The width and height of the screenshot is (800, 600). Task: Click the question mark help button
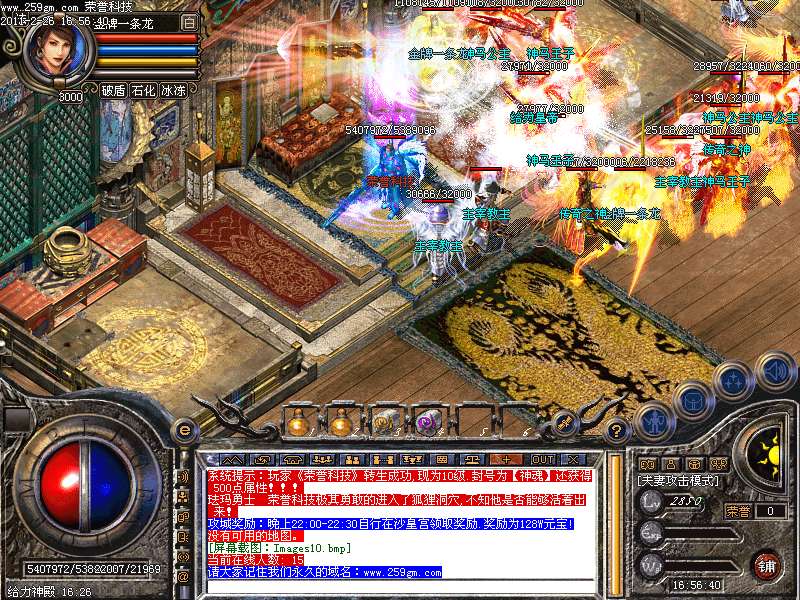[x=617, y=431]
